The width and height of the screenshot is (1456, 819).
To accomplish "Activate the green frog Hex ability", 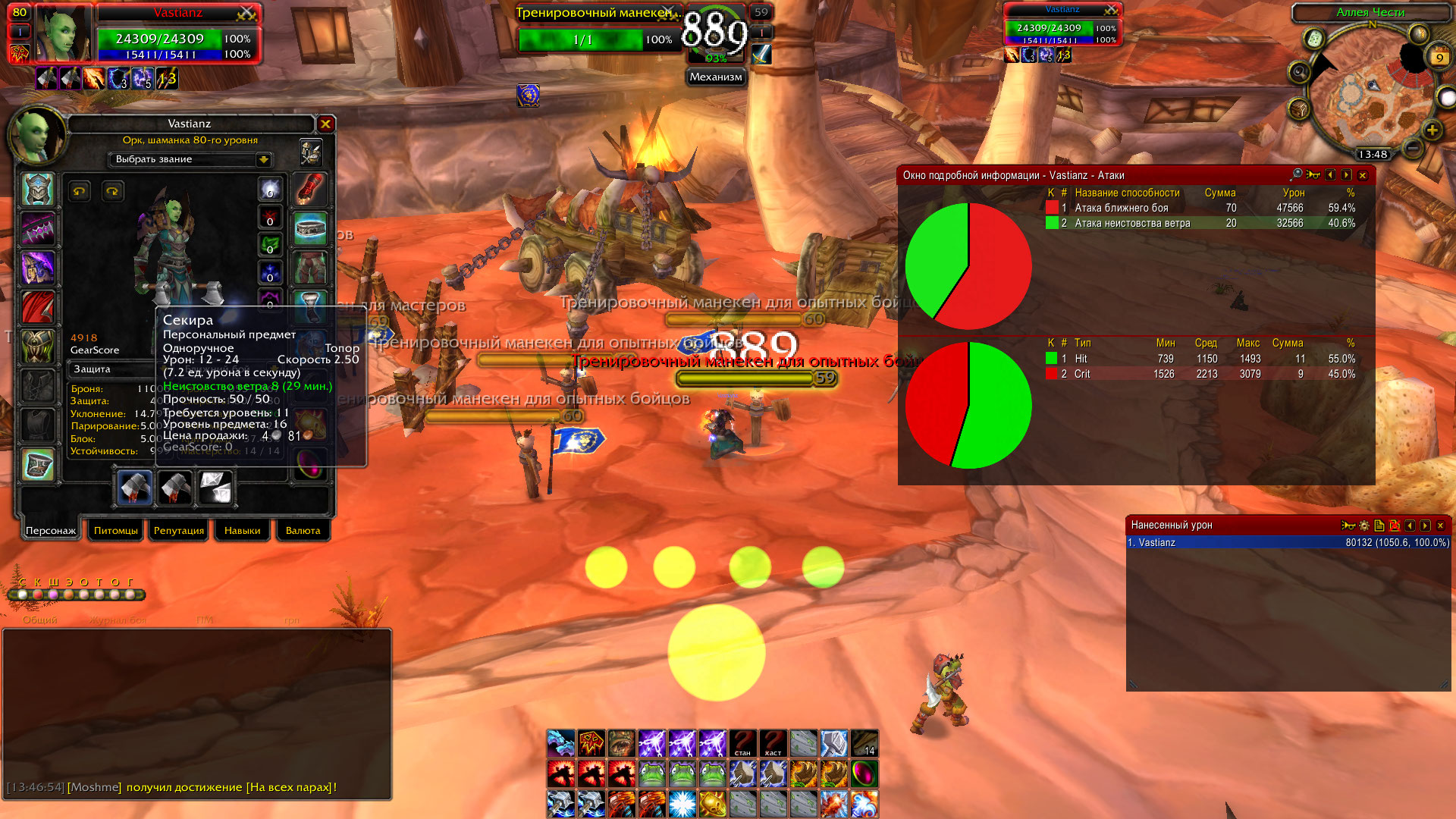I will 651,774.
